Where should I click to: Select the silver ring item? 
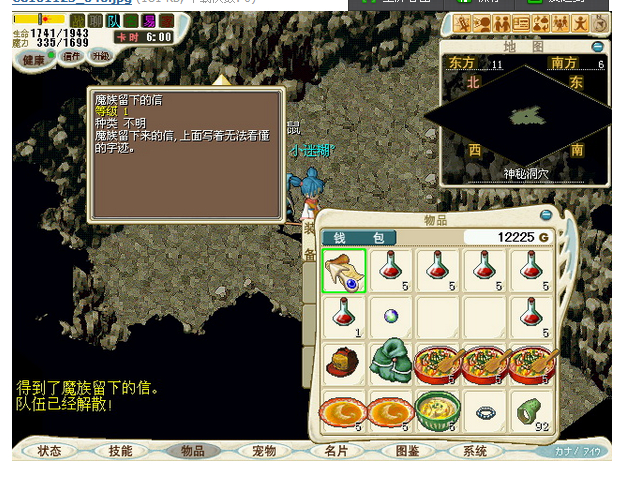pyautogui.click(x=485, y=410)
